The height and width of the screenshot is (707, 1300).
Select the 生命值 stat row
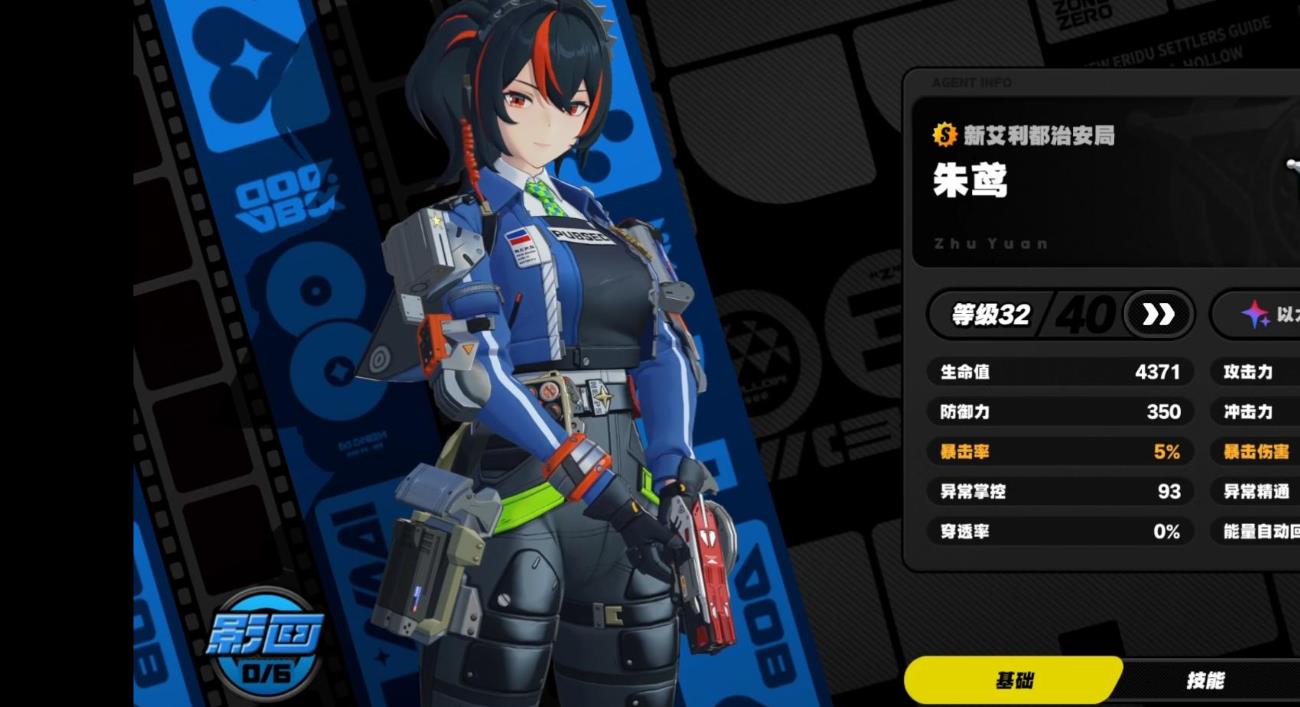[x=1060, y=372]
